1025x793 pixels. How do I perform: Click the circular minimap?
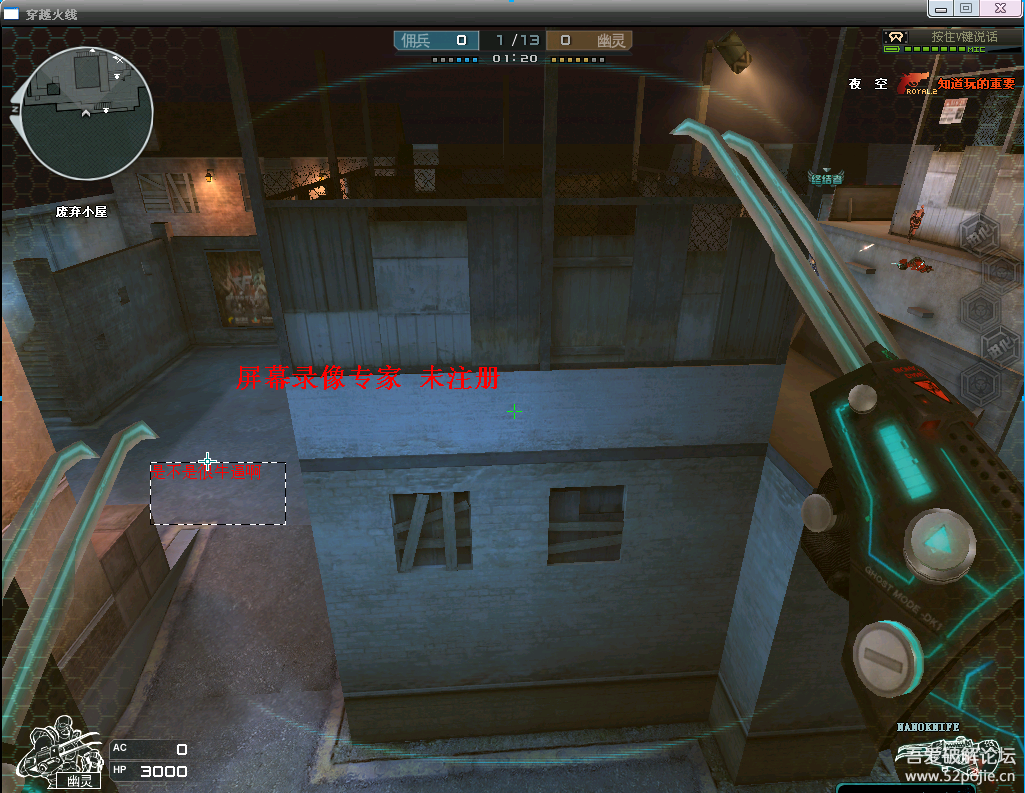click(86, 113)
